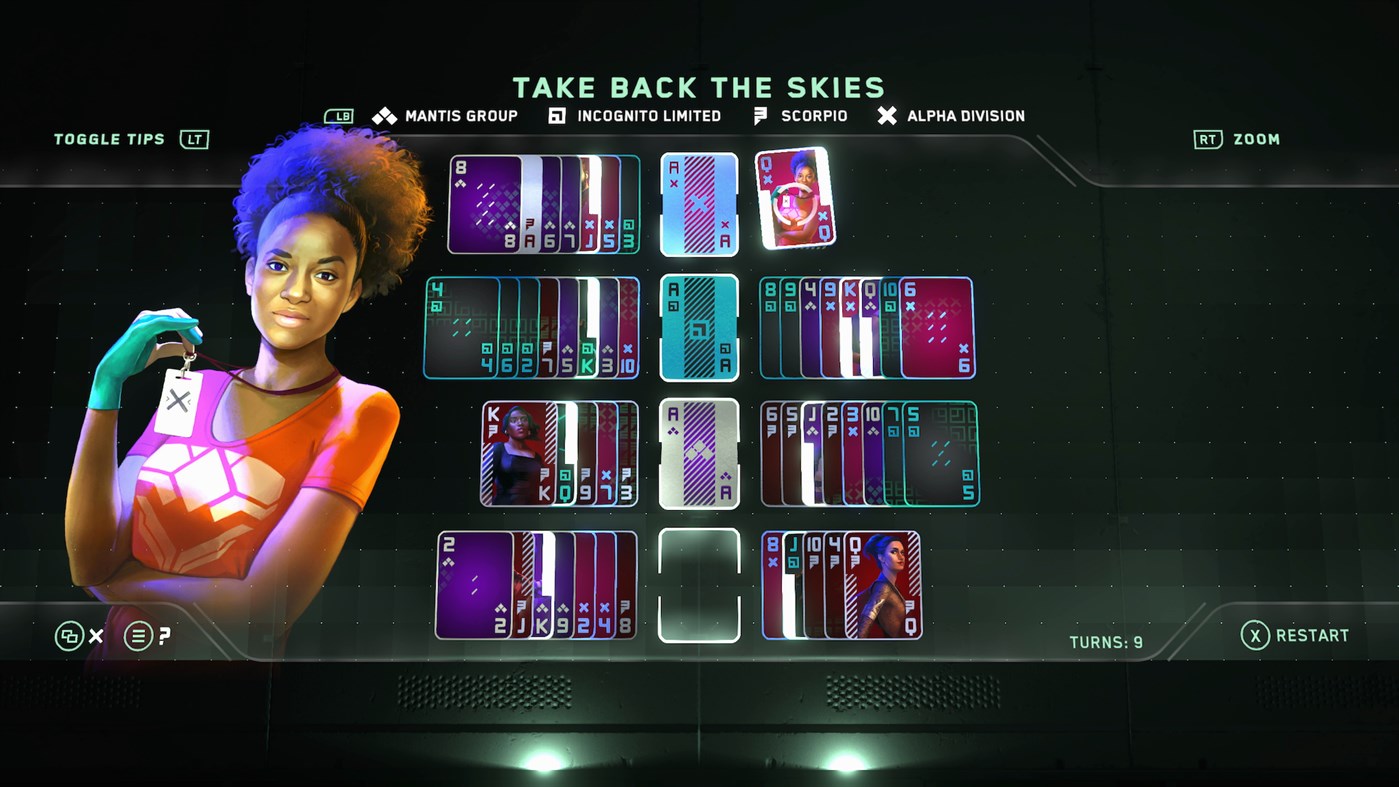Screen dimensions: 1399x787
Task: Choose the teal Ace of Incognito foundation
Action: pyautogui.click(x=699, y=328)
